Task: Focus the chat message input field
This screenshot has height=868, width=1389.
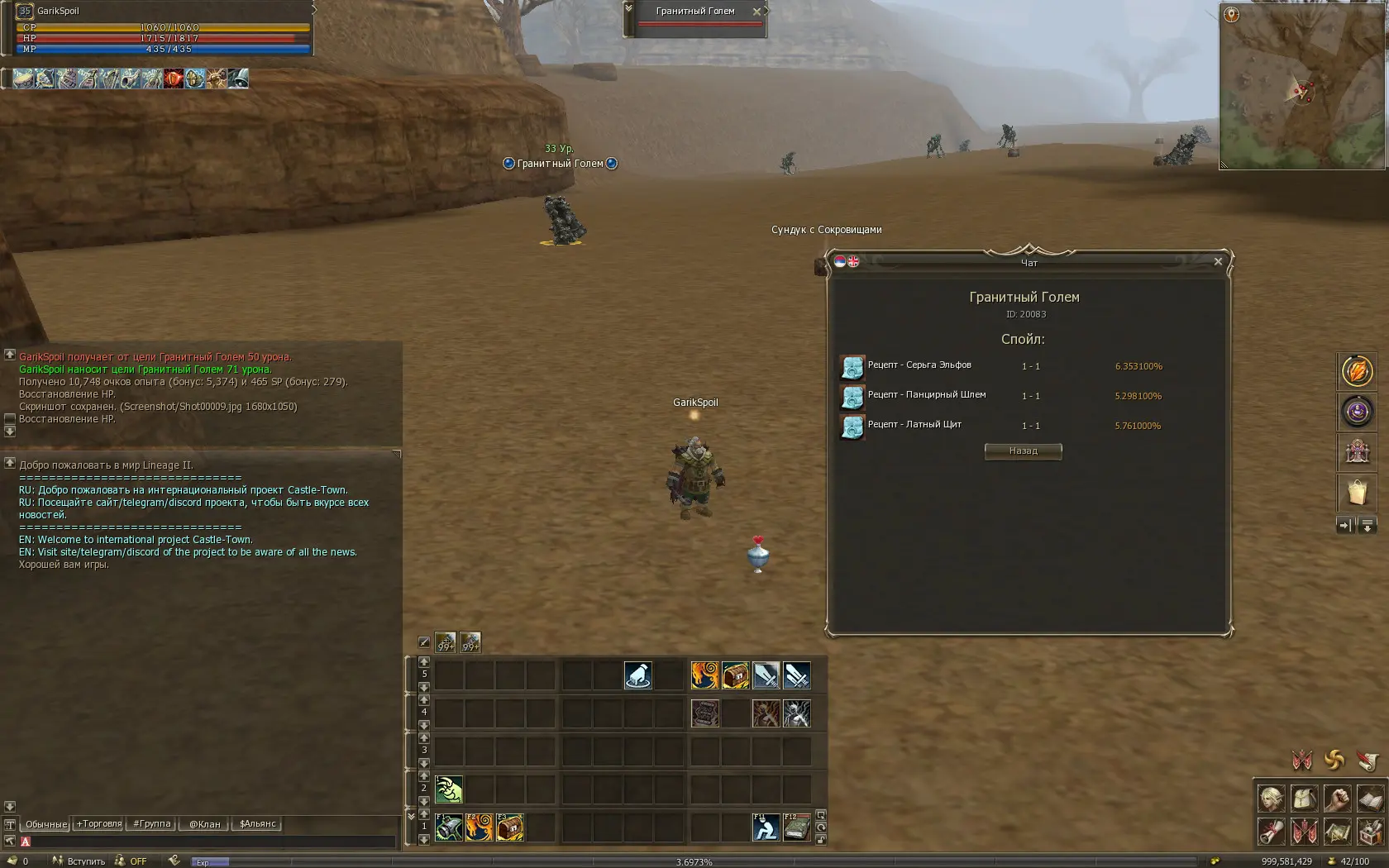Action: pos(207,842)
